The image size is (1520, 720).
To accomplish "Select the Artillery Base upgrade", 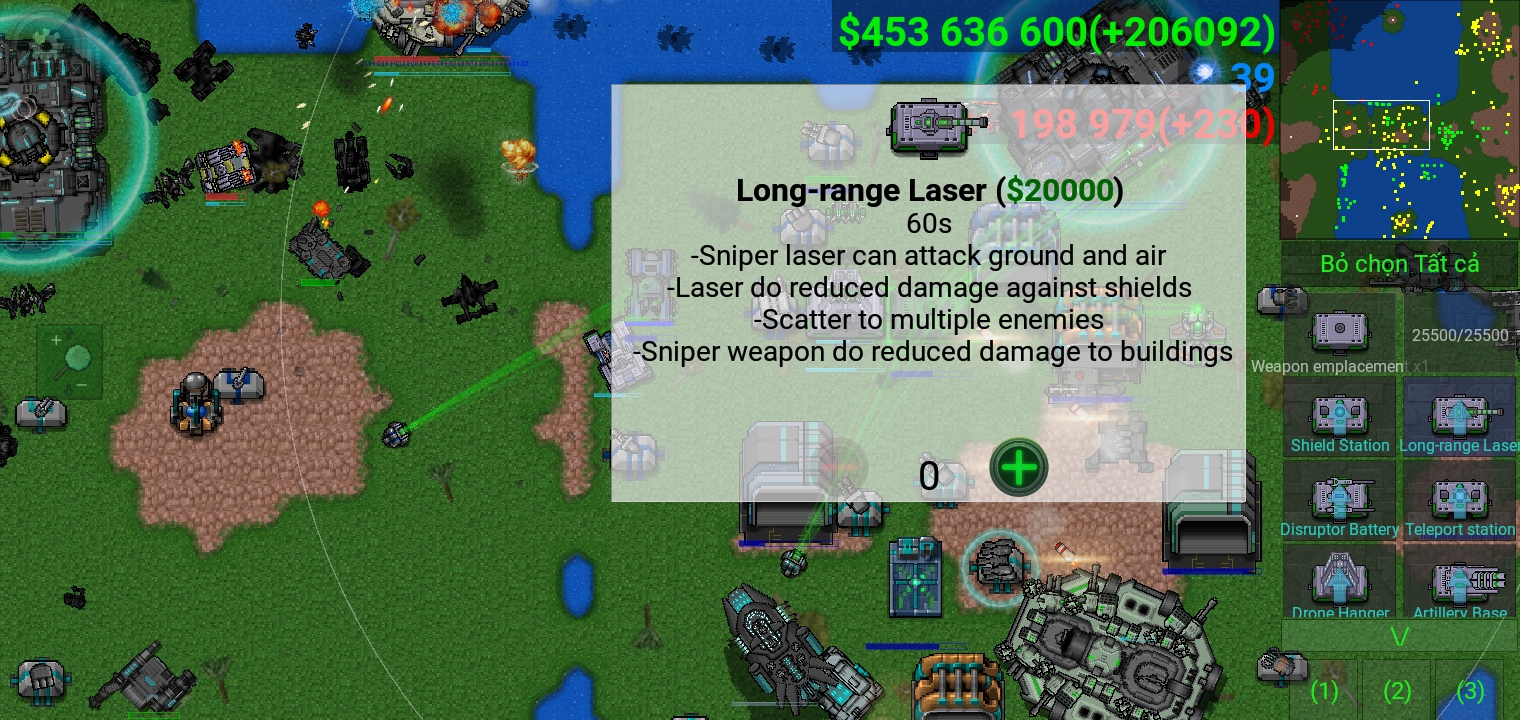I will click(1461, 585).
